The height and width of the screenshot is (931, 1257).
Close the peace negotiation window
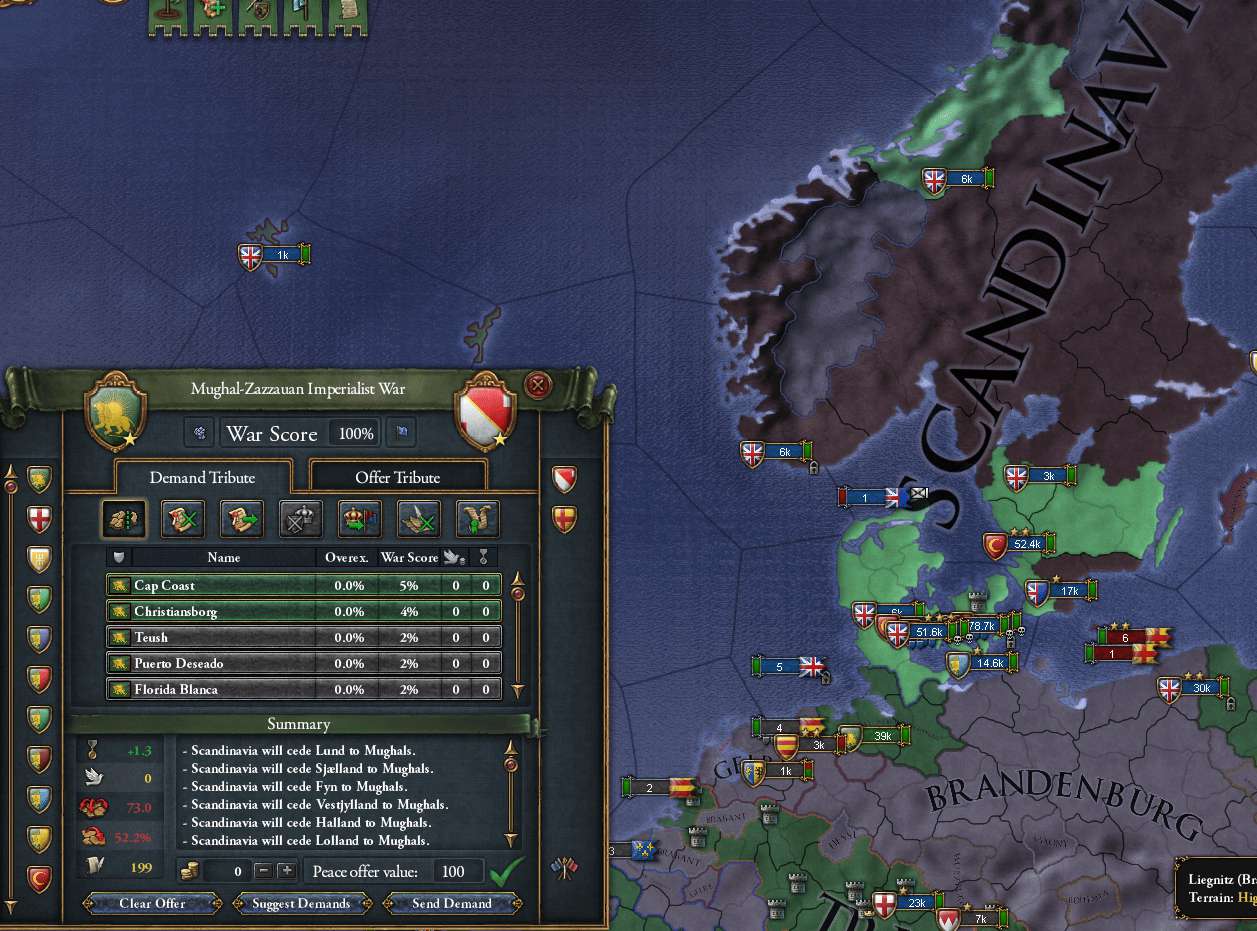point(538,385)
